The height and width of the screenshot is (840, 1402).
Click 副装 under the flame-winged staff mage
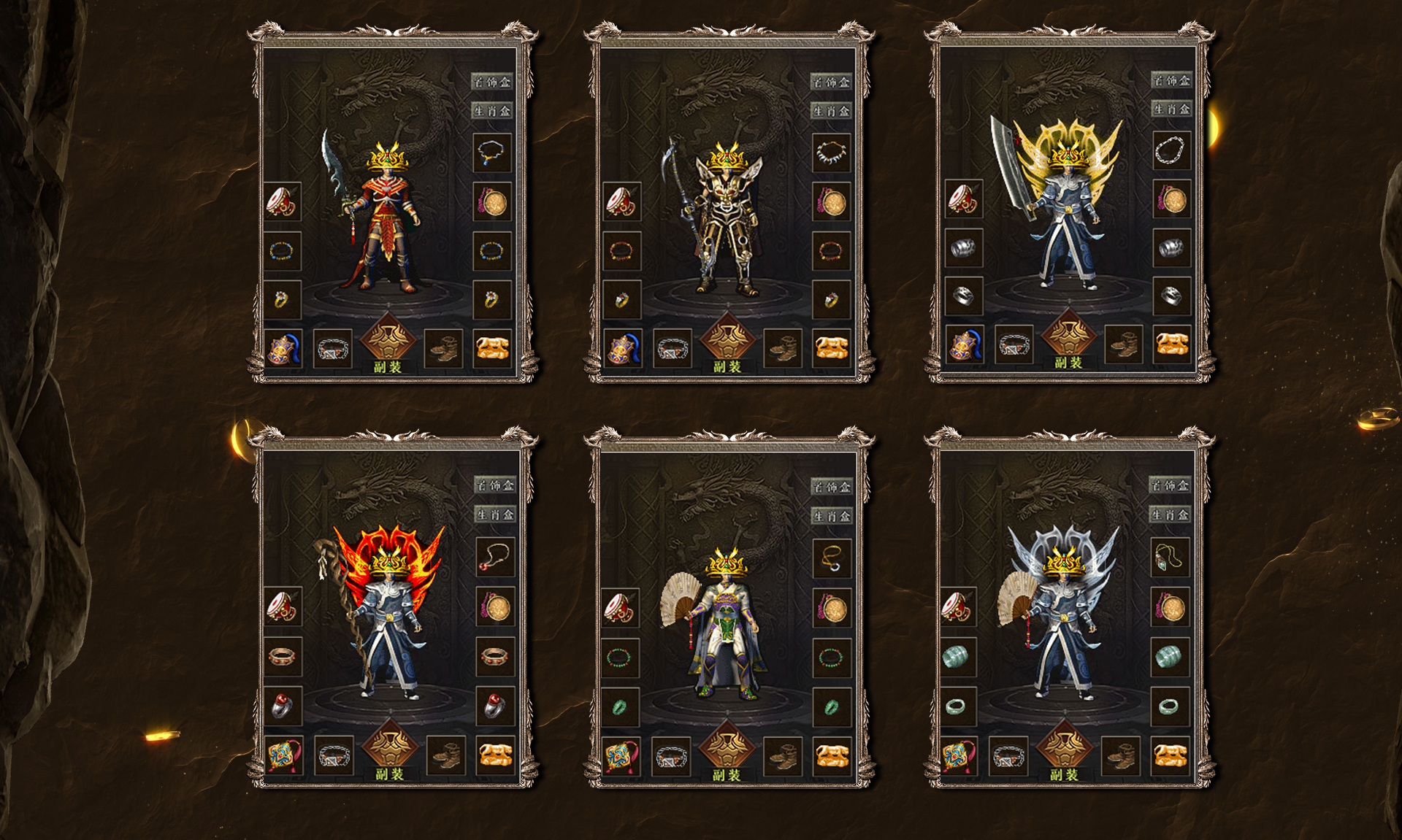click(389, 774)
